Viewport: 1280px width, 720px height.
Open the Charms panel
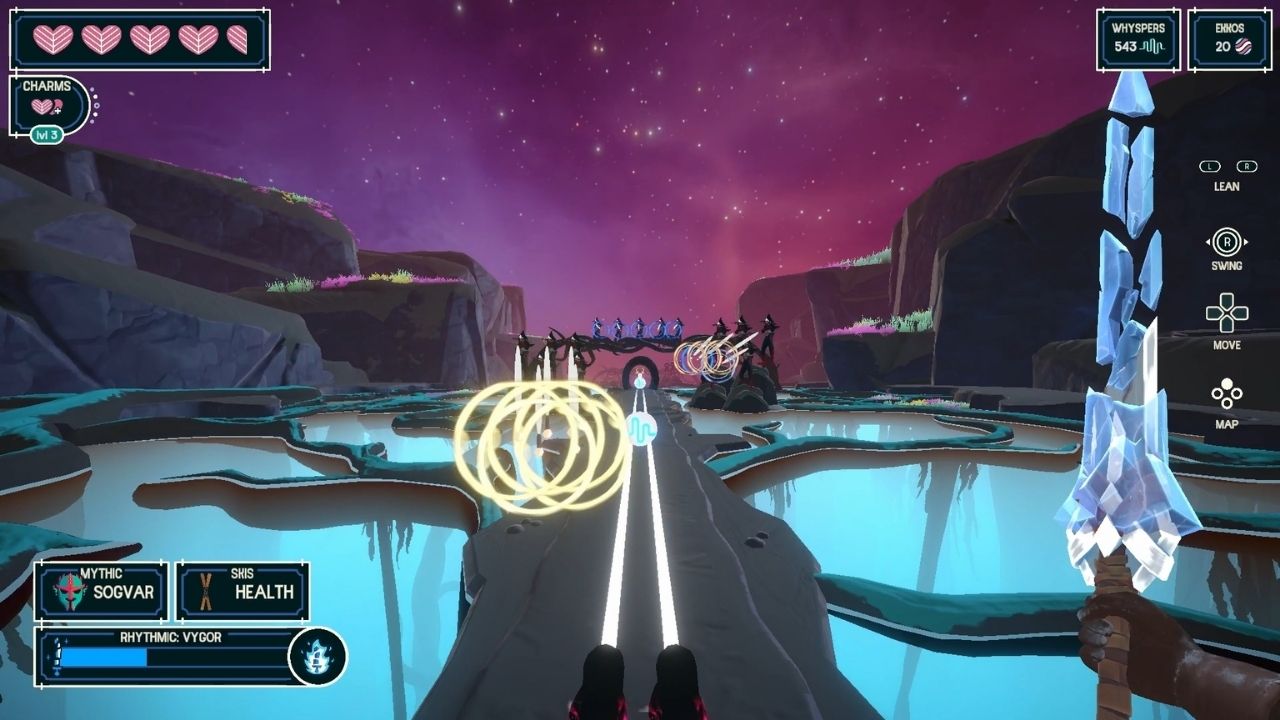(48, 104)
